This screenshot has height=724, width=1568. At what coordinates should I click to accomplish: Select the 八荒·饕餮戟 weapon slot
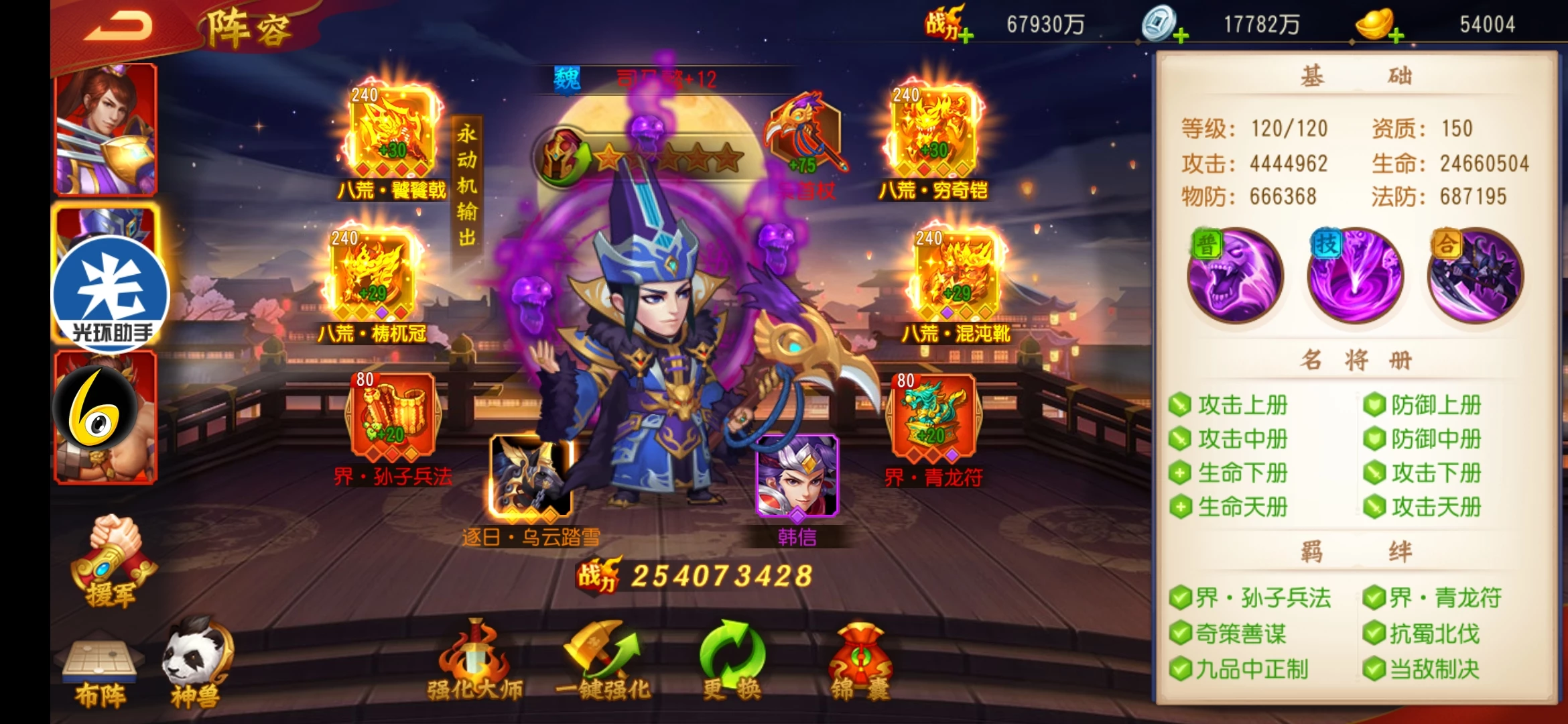click(x=391, y=131)
